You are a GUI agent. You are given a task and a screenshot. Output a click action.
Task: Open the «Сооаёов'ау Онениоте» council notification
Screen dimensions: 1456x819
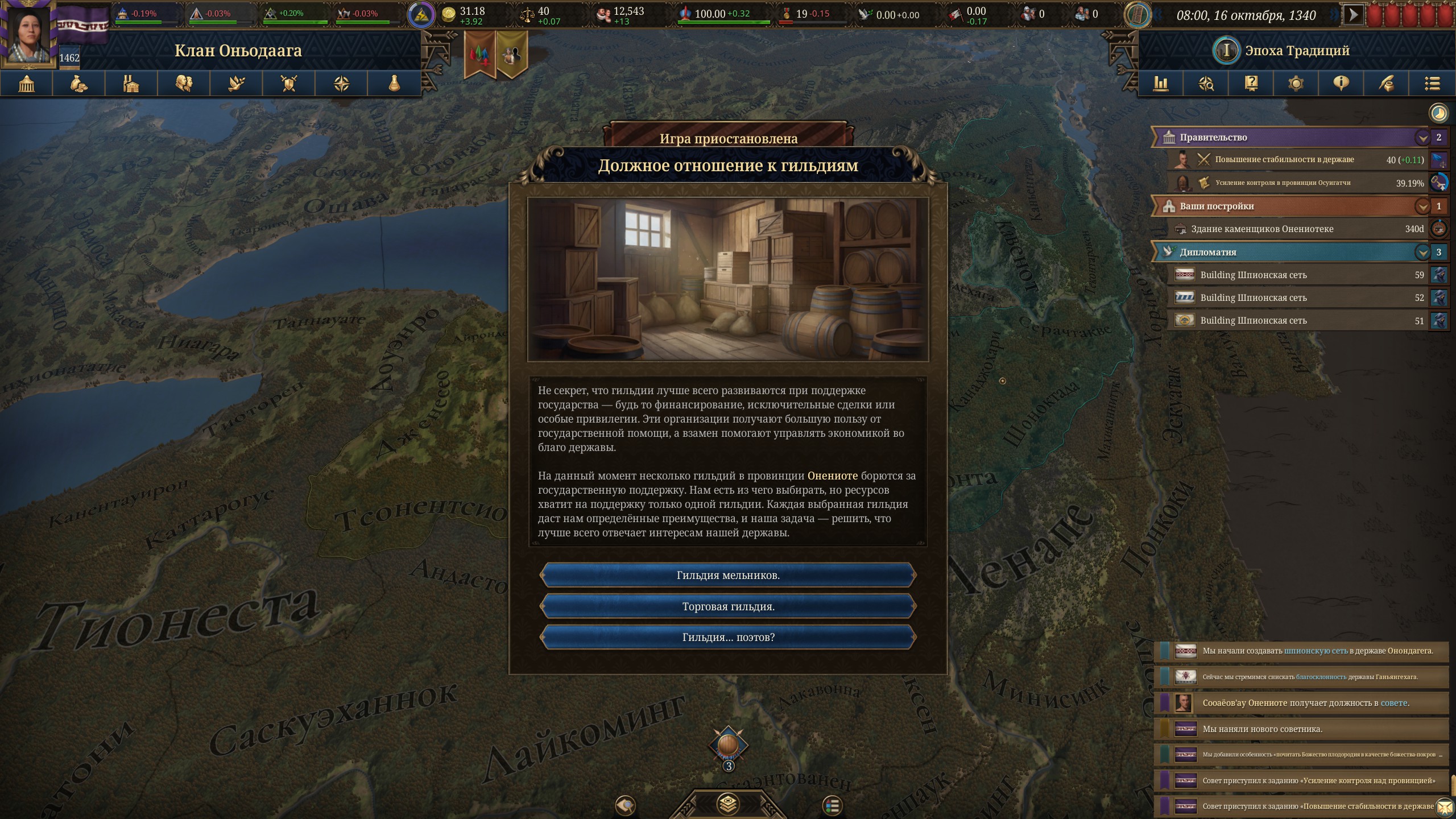(1302, 703)
